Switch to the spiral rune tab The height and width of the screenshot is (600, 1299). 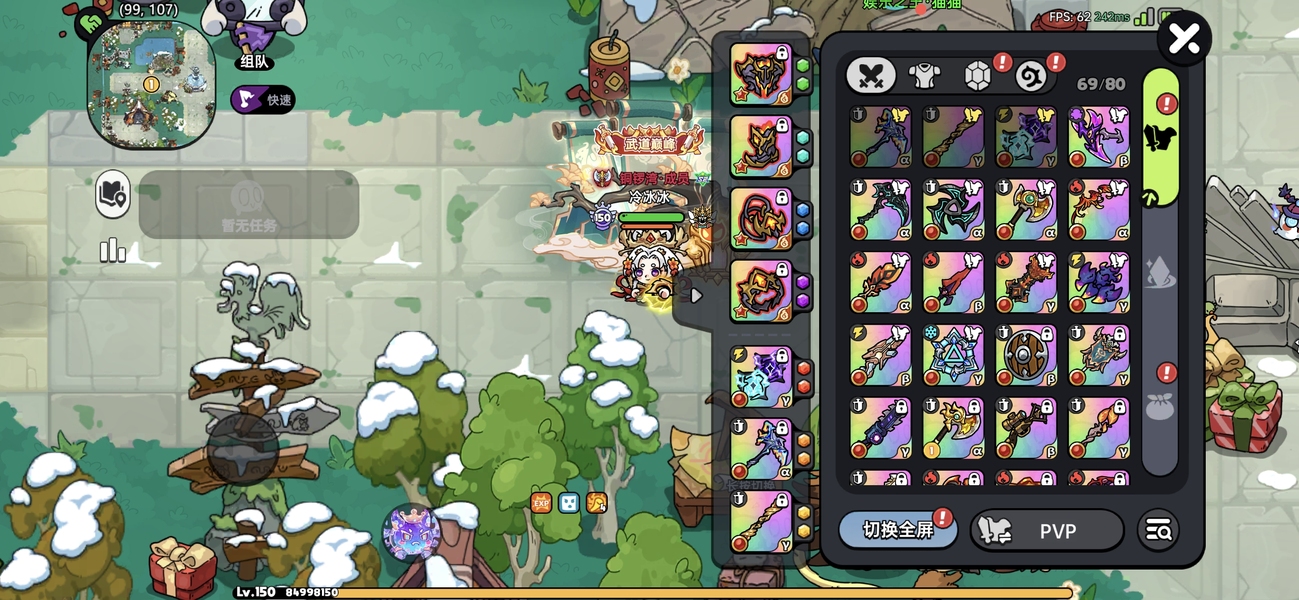[1030, 76]
